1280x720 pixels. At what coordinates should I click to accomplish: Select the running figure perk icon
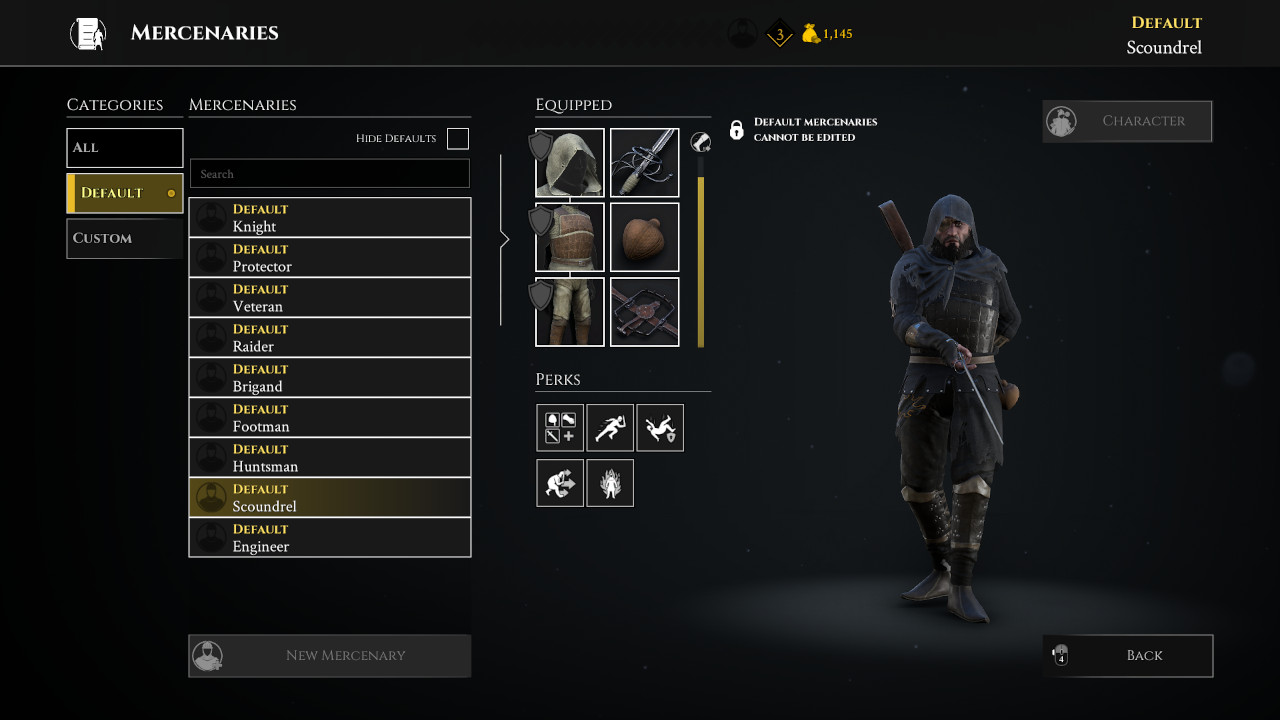(x=610, y=428)
